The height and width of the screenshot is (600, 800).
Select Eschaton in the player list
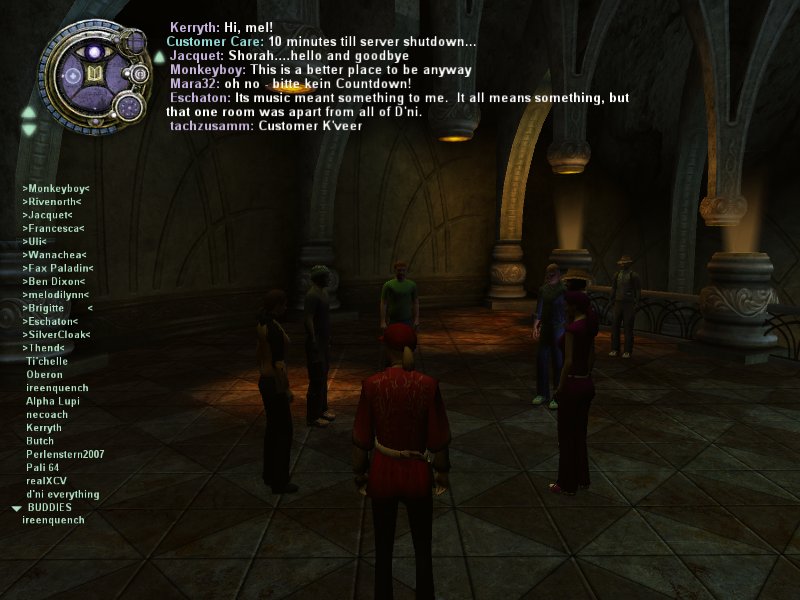(50, 321)
